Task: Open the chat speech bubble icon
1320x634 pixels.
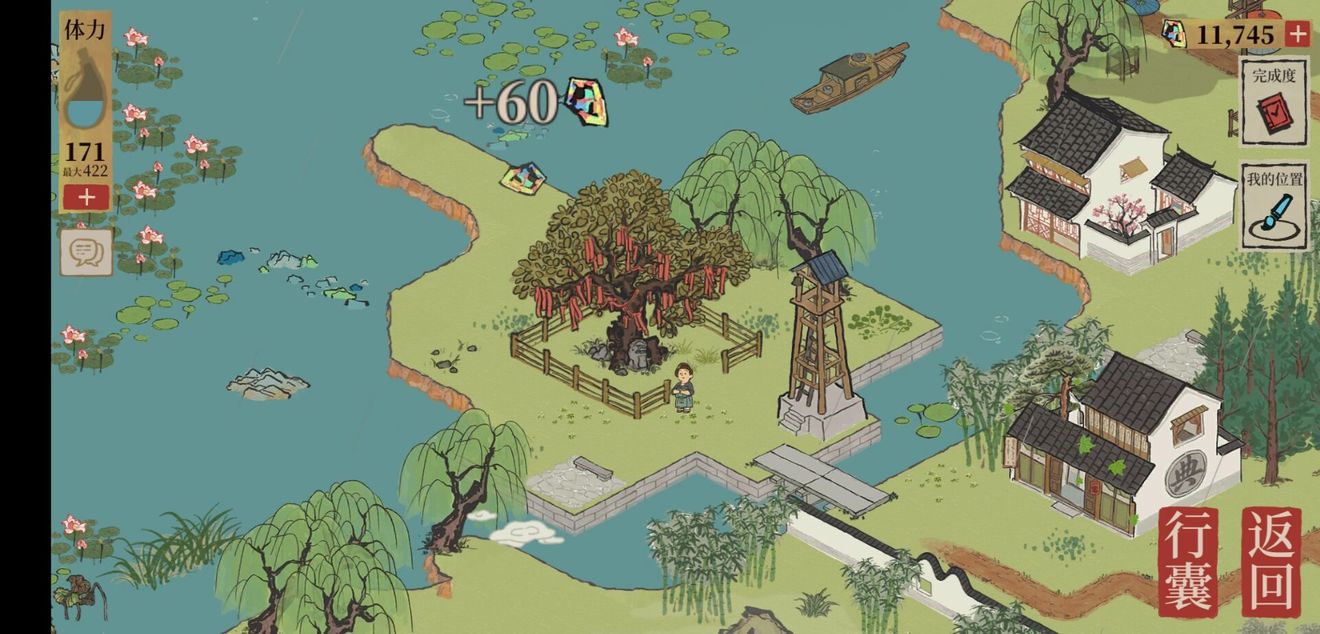Action: pyautogui.click(x=86, y=251)
